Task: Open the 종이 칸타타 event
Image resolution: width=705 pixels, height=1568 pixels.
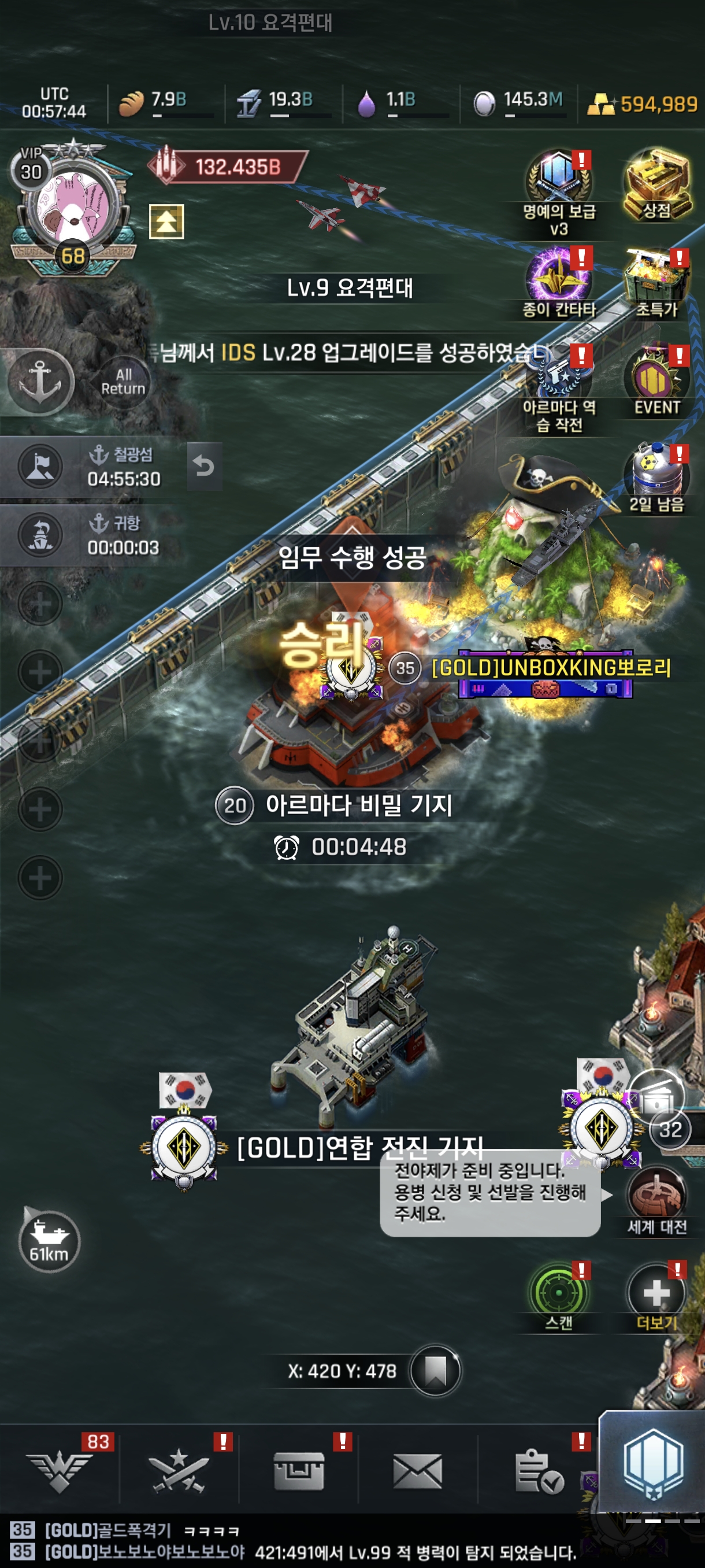Action: click(x=558, y=280)
